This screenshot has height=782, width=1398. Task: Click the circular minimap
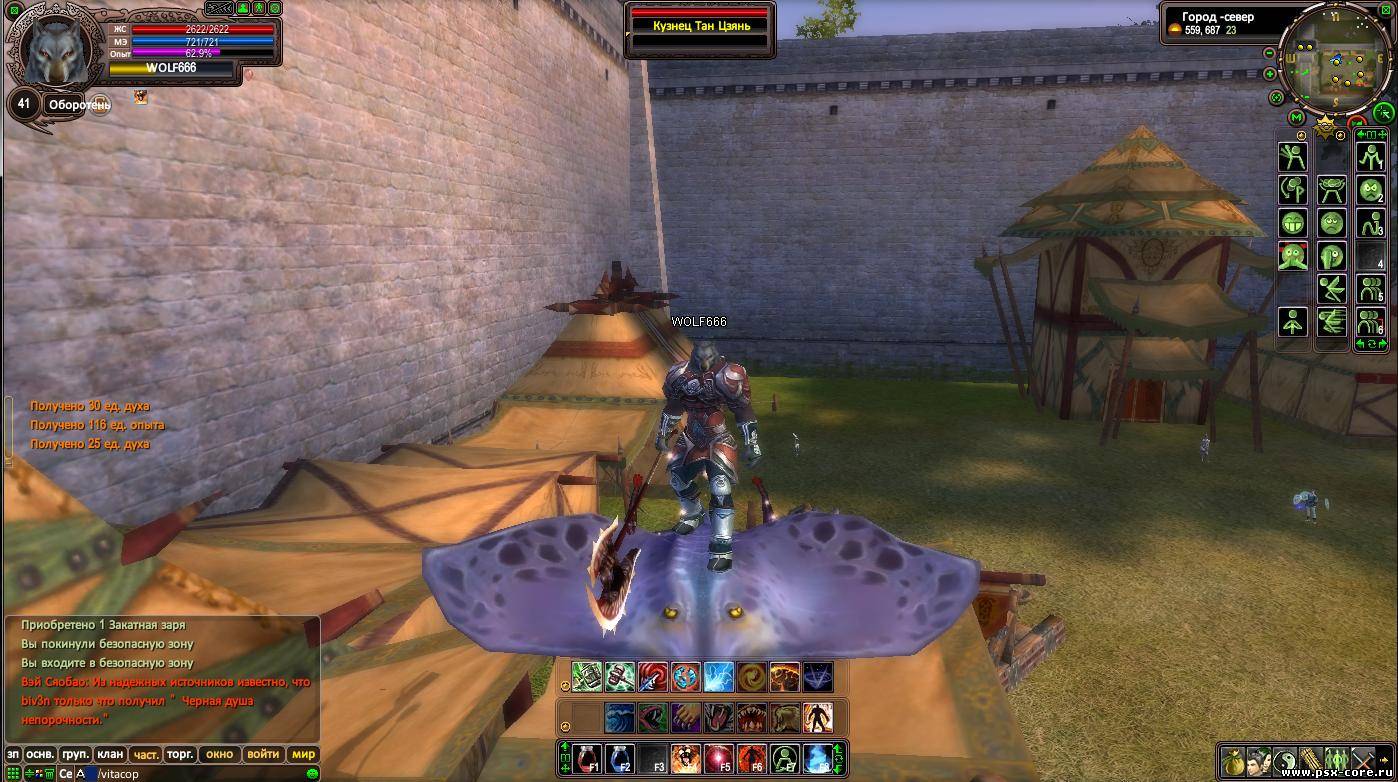pos(1335,61)
